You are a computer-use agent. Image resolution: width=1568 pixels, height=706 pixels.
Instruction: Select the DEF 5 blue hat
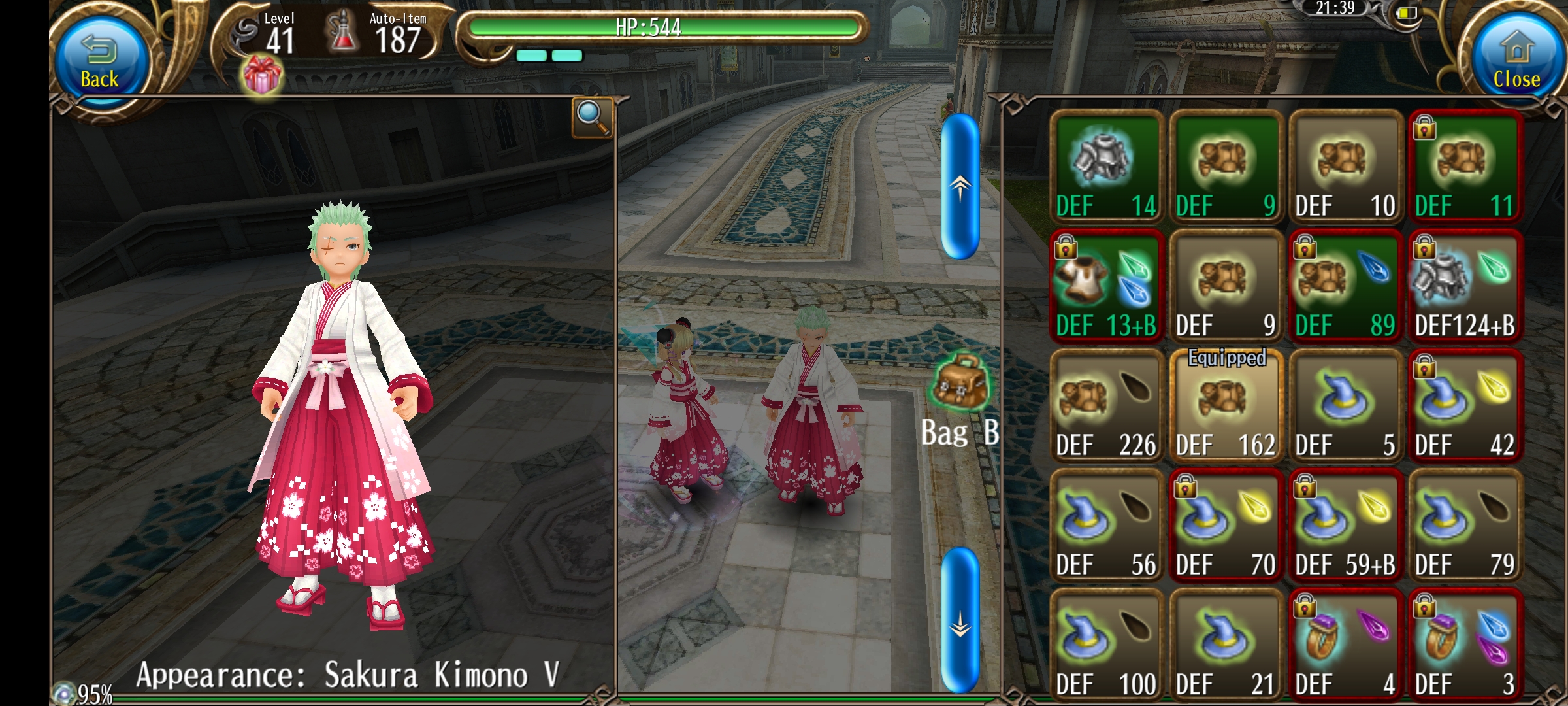pos(1345,406)
